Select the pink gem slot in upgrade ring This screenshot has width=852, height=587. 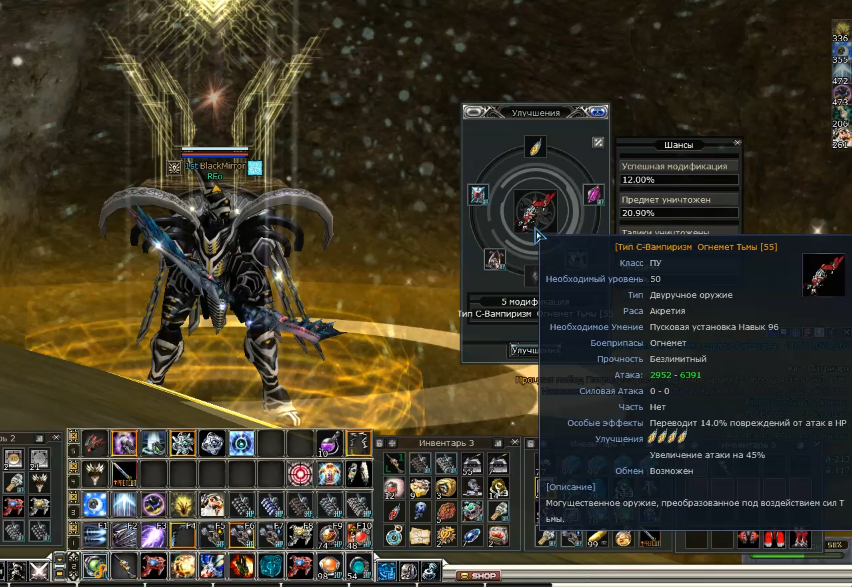[593, 195]
